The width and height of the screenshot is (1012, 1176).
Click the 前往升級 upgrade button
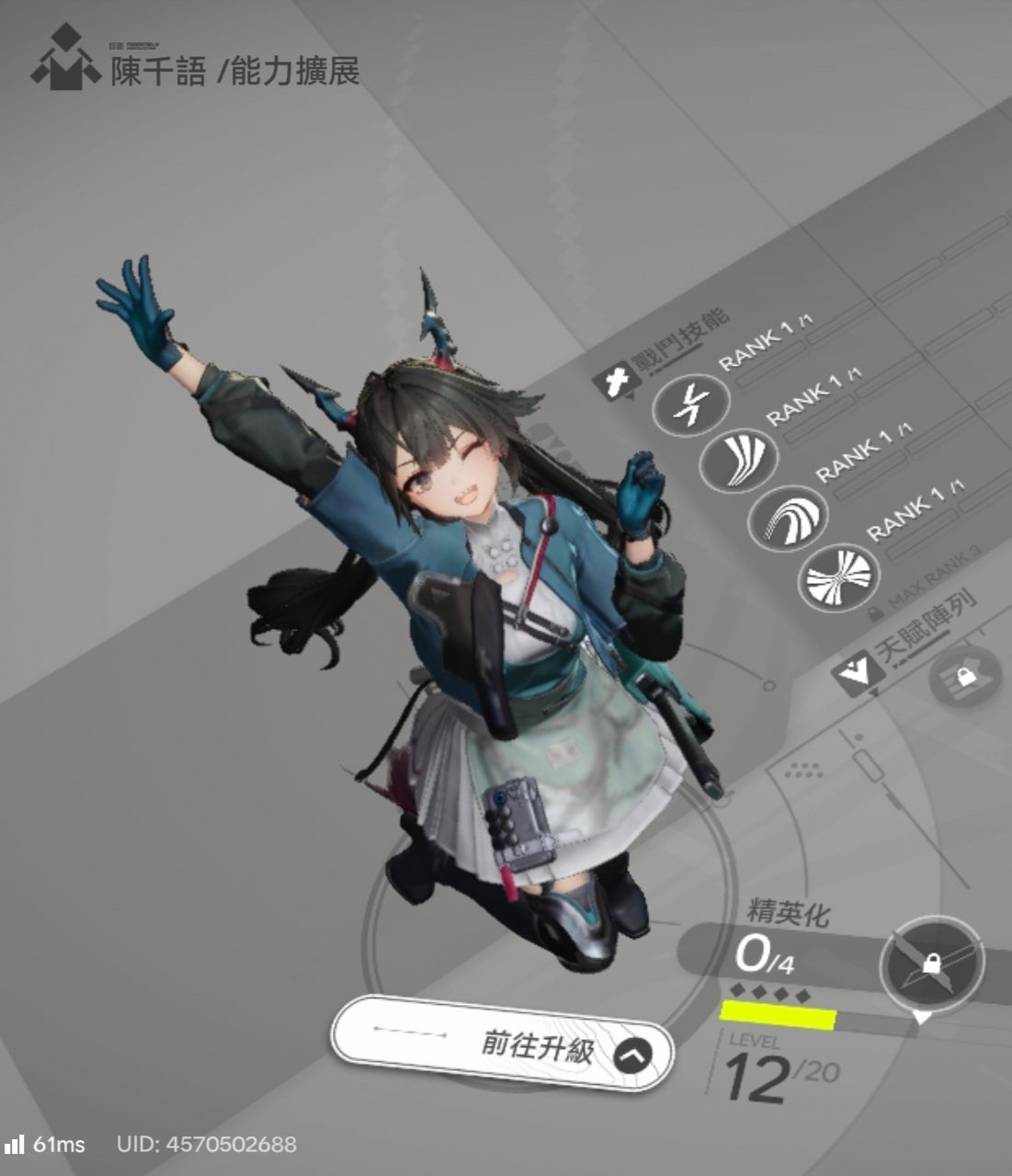pyautogui.click(x=503, y=1045)
